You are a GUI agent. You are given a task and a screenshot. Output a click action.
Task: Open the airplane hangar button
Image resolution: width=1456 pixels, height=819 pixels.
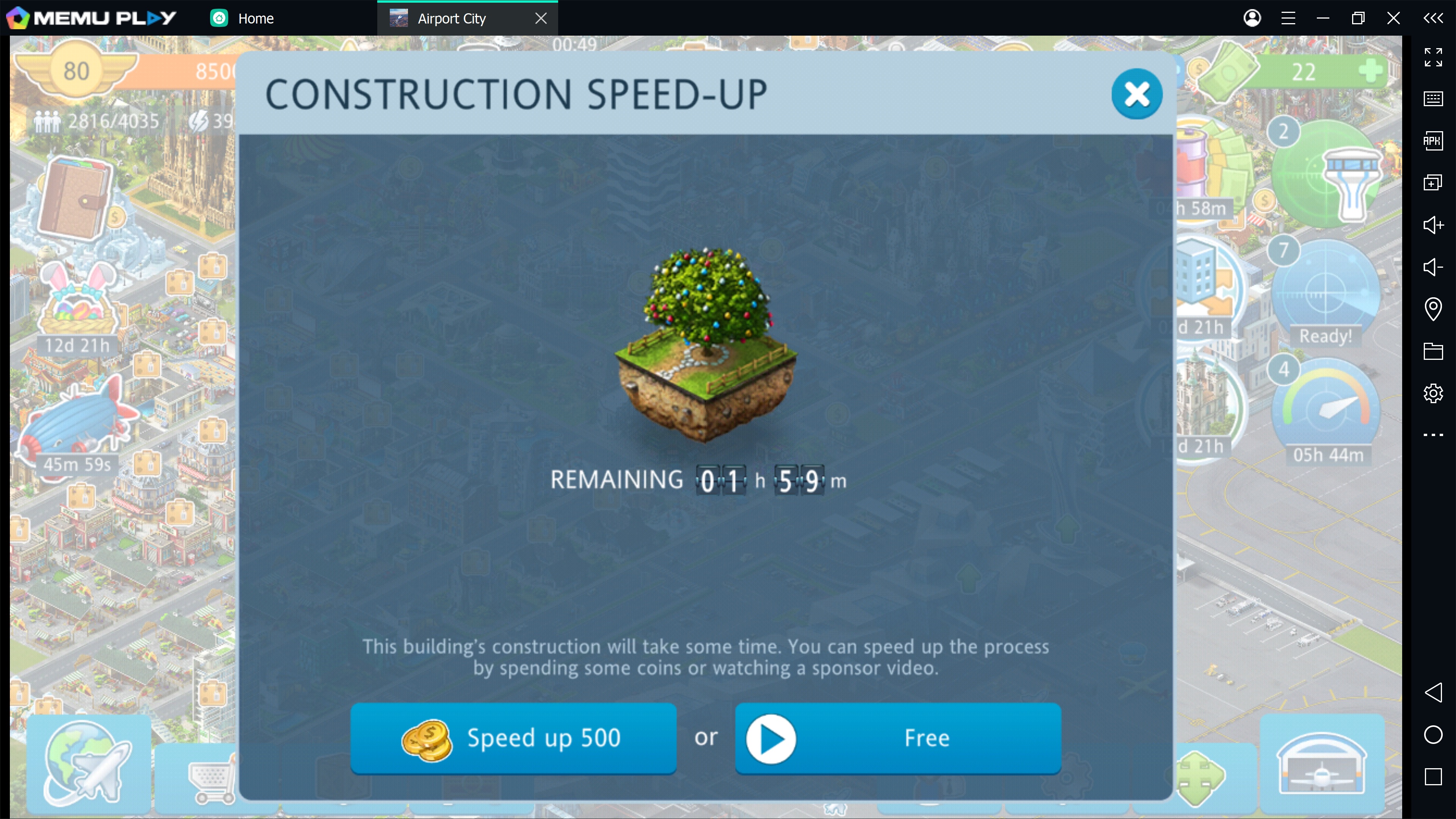click(x=1321, y=763)
